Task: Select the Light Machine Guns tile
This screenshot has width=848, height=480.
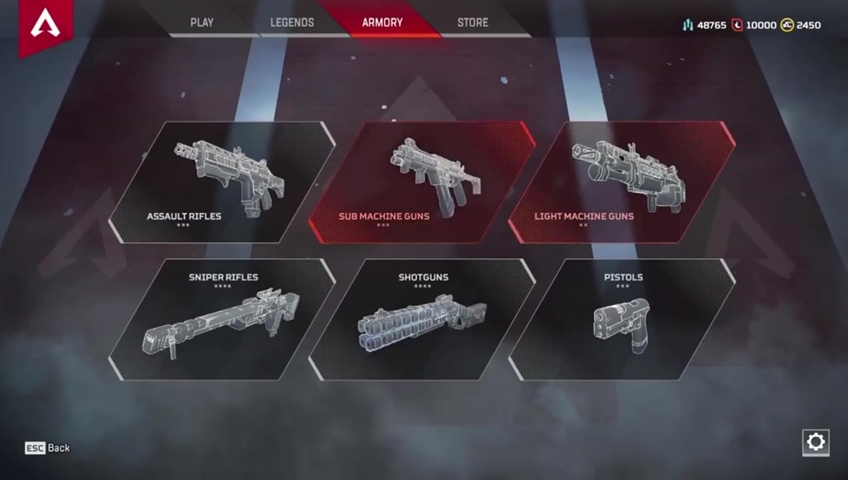Action: click(x=621, y=182)
